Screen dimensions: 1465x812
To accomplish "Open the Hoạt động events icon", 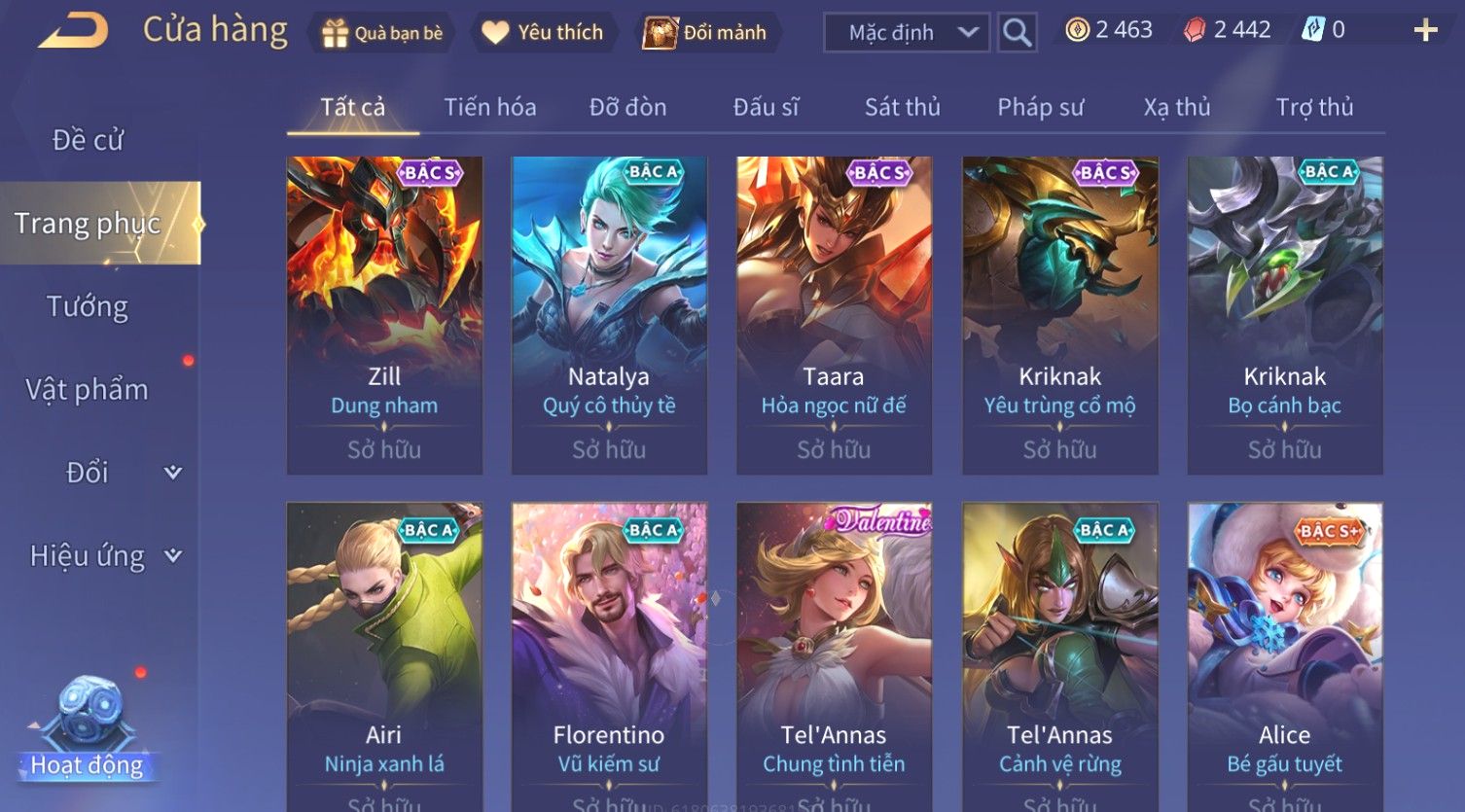I will click(88, 729).
